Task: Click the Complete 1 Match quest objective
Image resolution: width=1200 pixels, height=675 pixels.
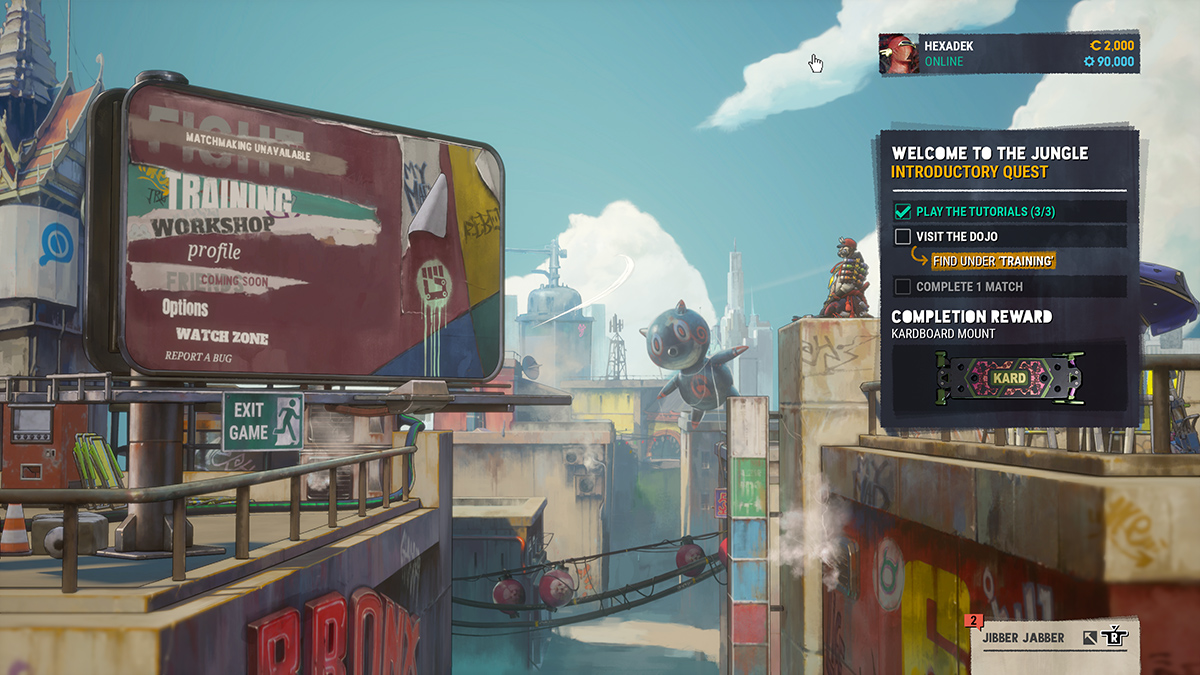Action: tap(969, 287)
